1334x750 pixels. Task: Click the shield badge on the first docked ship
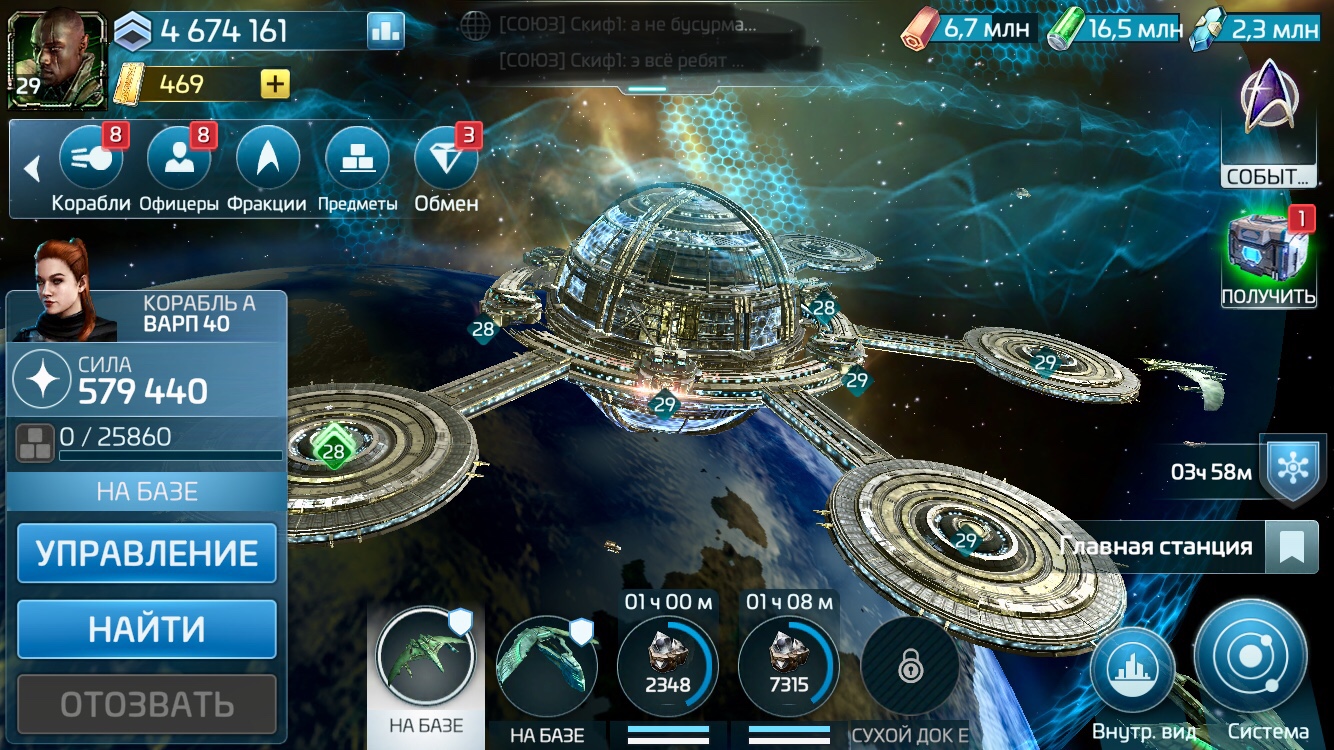[459, 623]
